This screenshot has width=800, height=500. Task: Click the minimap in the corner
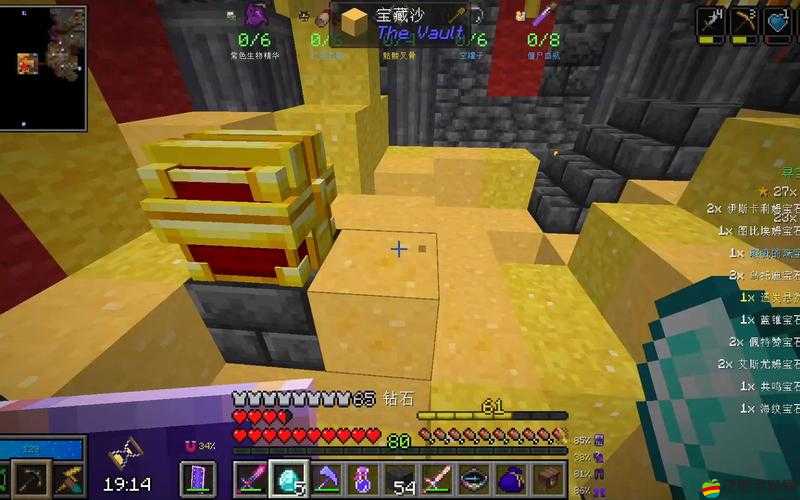[x=50, y=64]
